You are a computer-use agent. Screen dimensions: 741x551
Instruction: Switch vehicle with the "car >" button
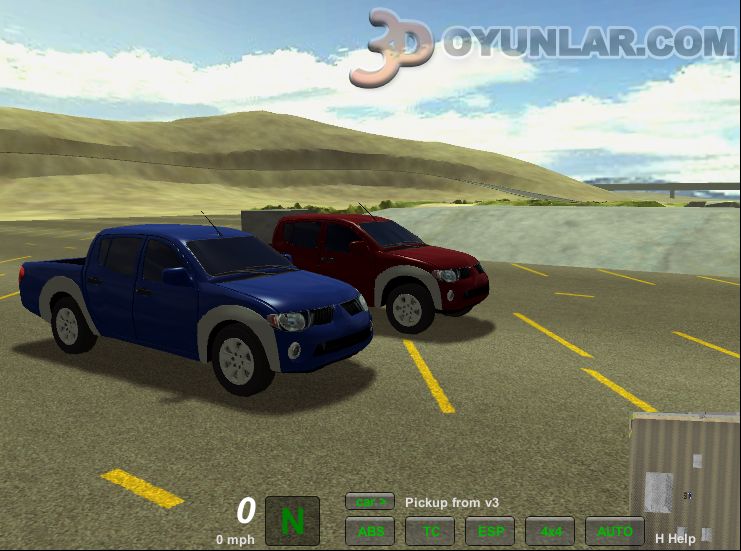(370, 502)
